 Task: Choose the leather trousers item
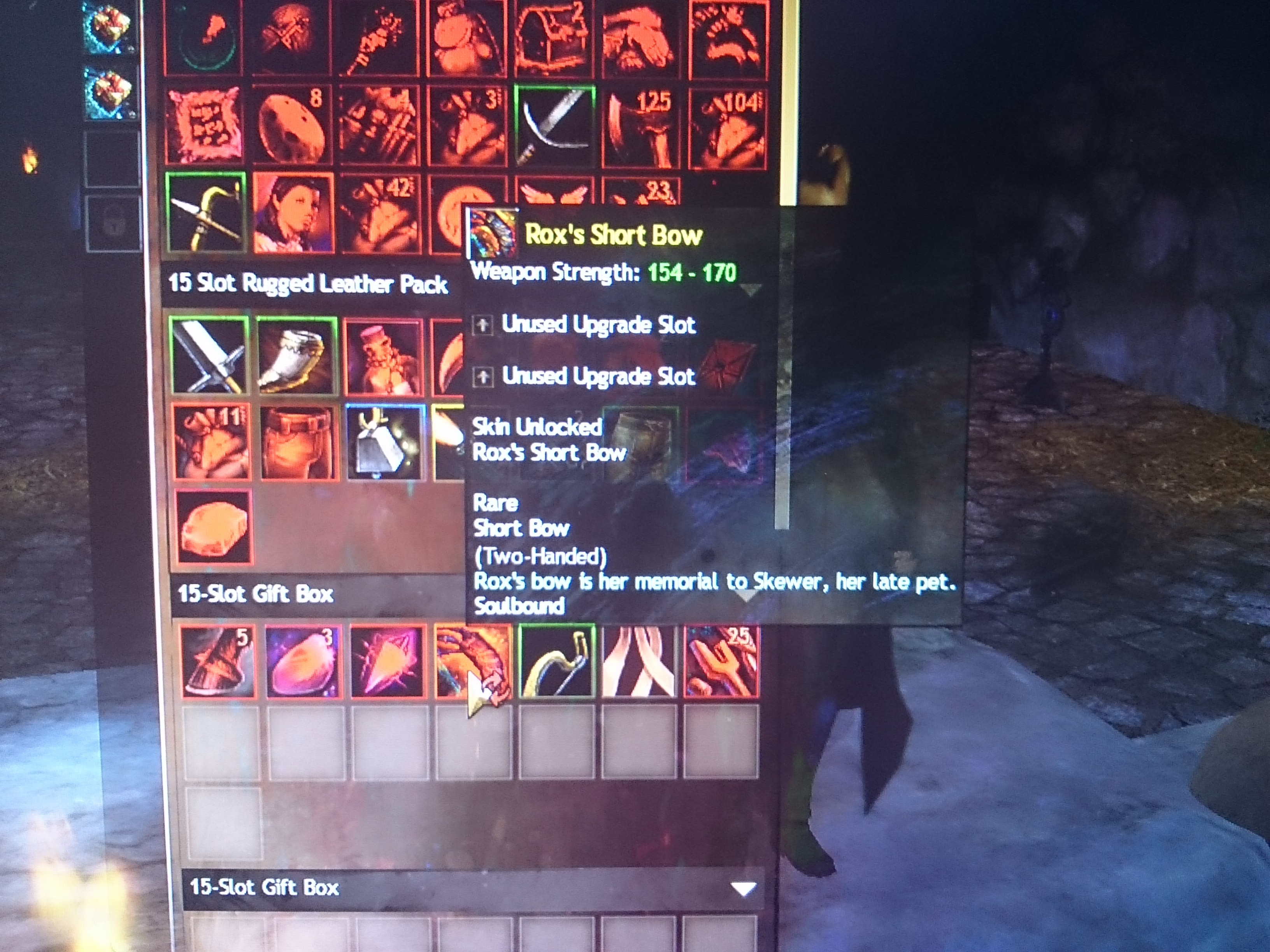[297, 442]
